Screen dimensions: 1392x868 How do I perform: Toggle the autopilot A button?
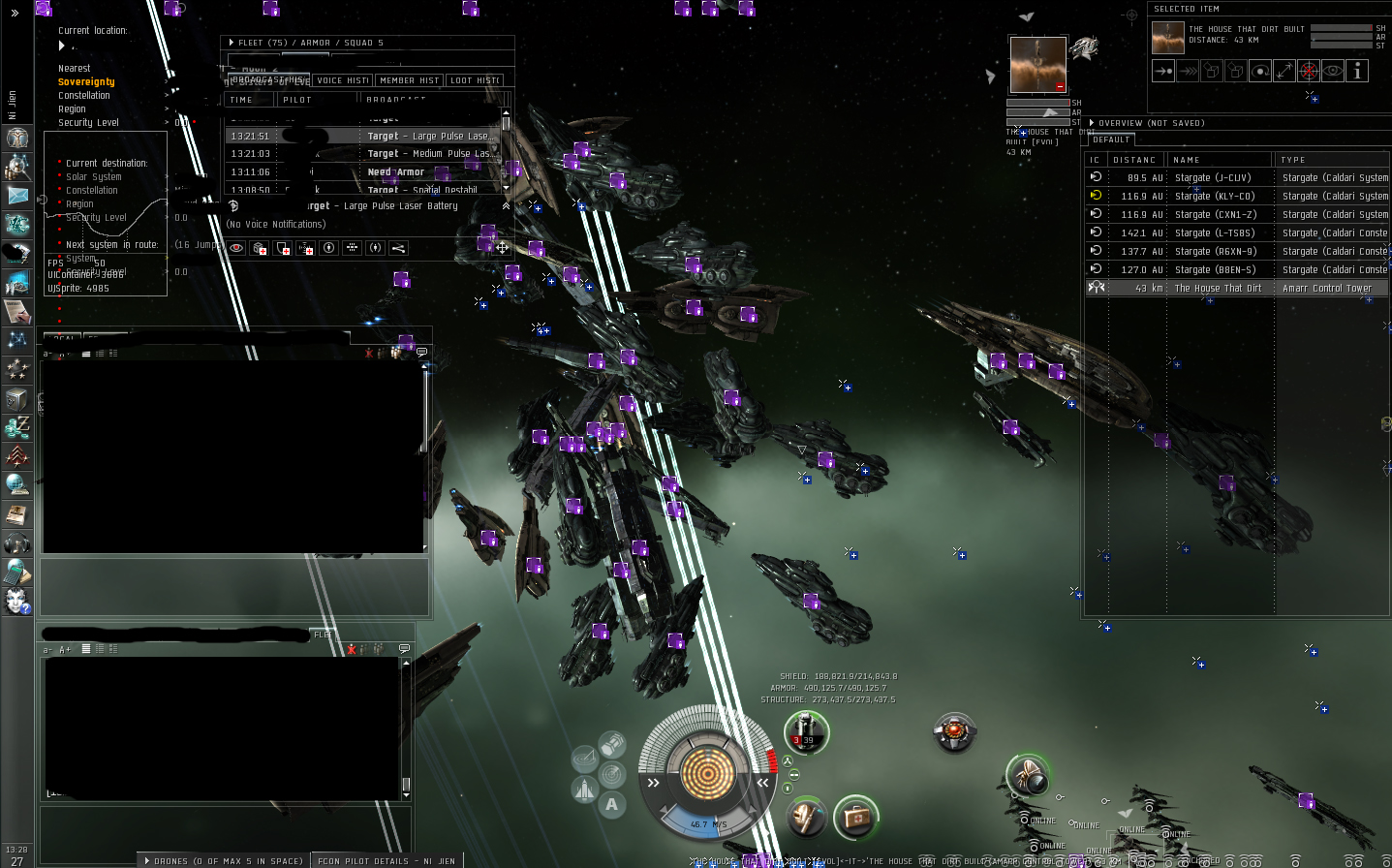(611, 804)
